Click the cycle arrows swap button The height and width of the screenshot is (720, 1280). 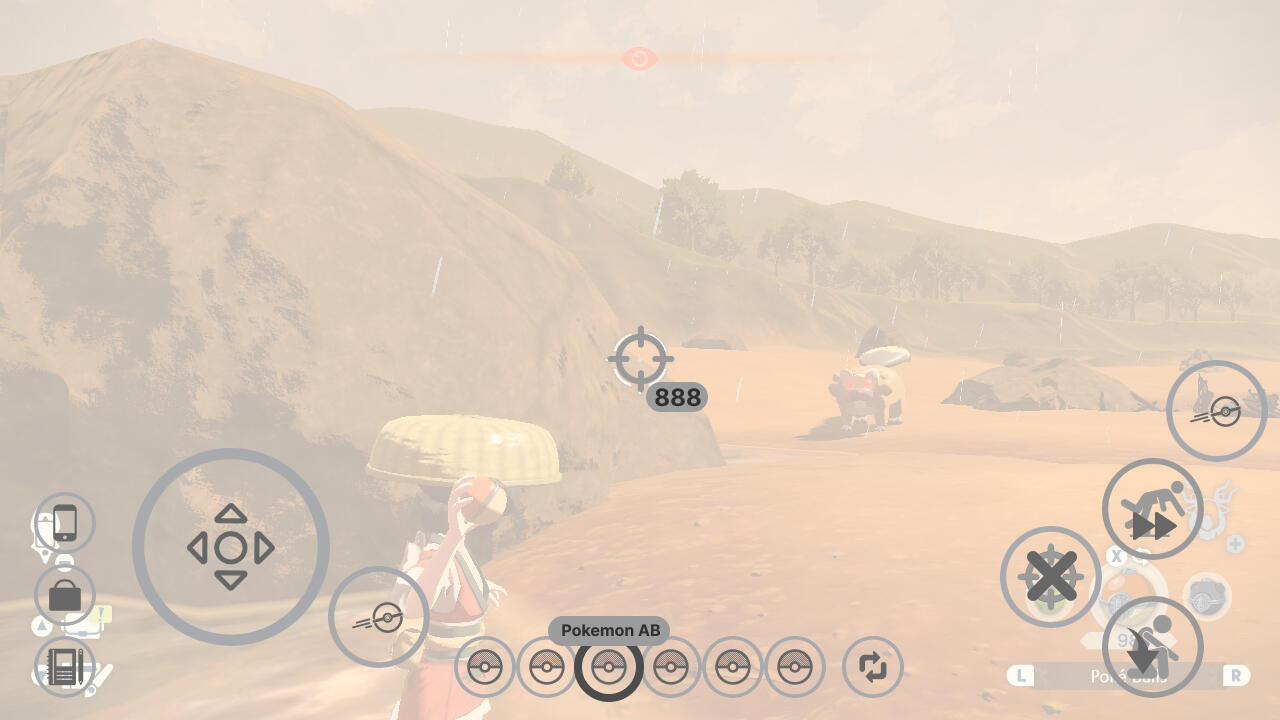(x=873, y=667)
